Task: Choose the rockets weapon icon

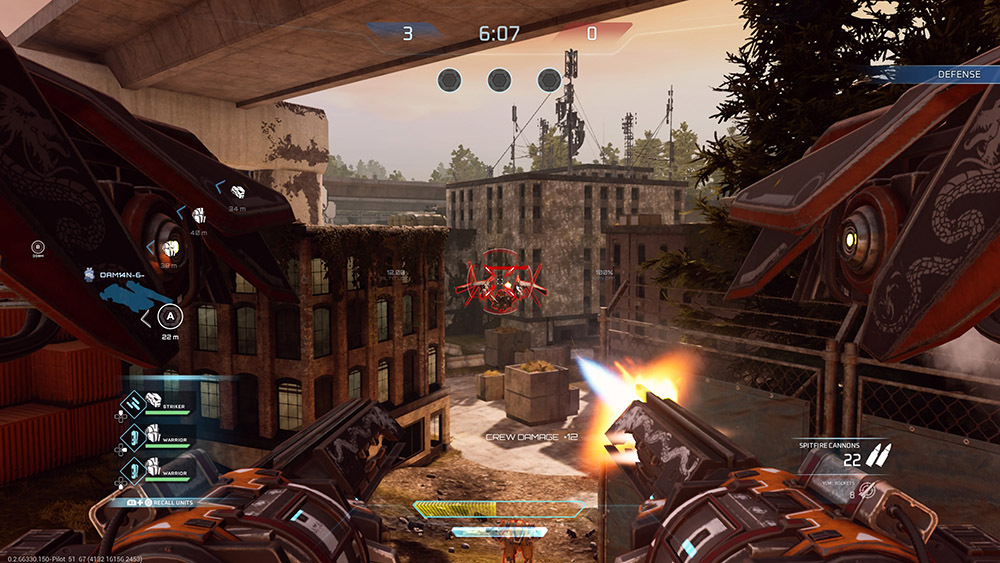Action: 867,491
